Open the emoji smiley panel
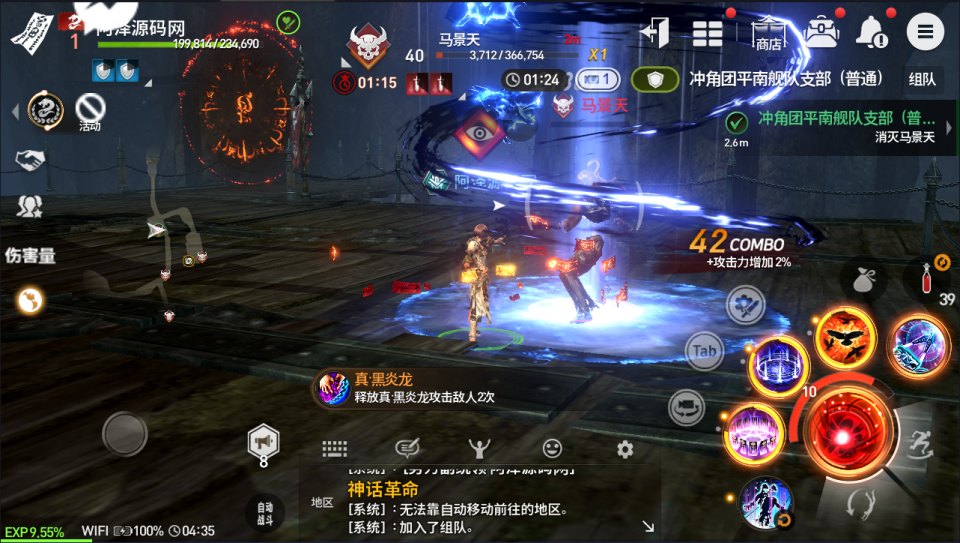Screen dimensions: 960x543 point(552,449)
